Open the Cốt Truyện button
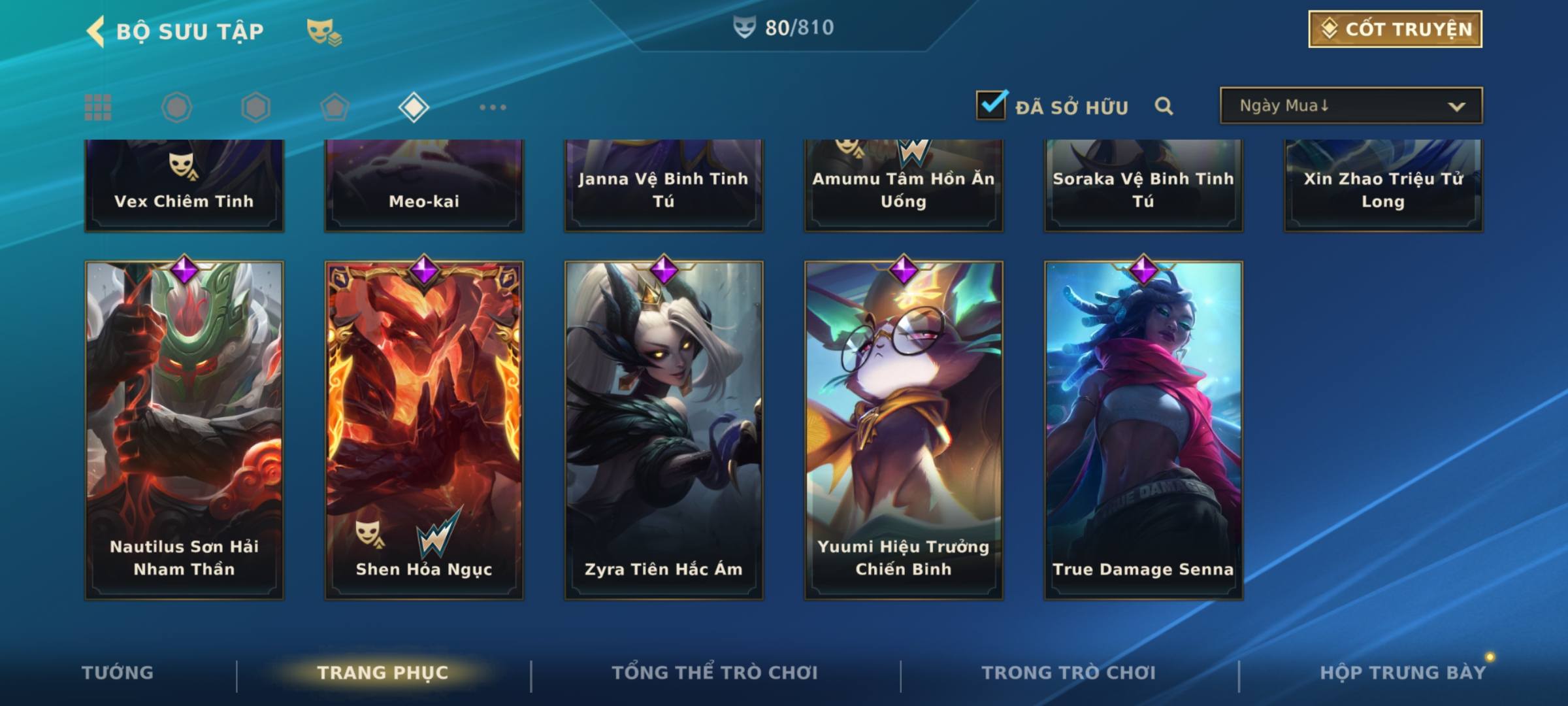 tap(1395, 29)
